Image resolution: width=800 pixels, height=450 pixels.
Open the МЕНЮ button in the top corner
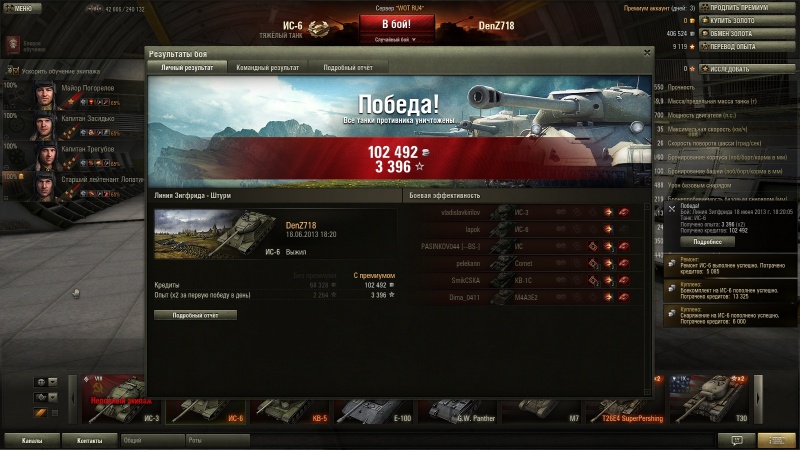pyautogui.click(x=23, y=7)
